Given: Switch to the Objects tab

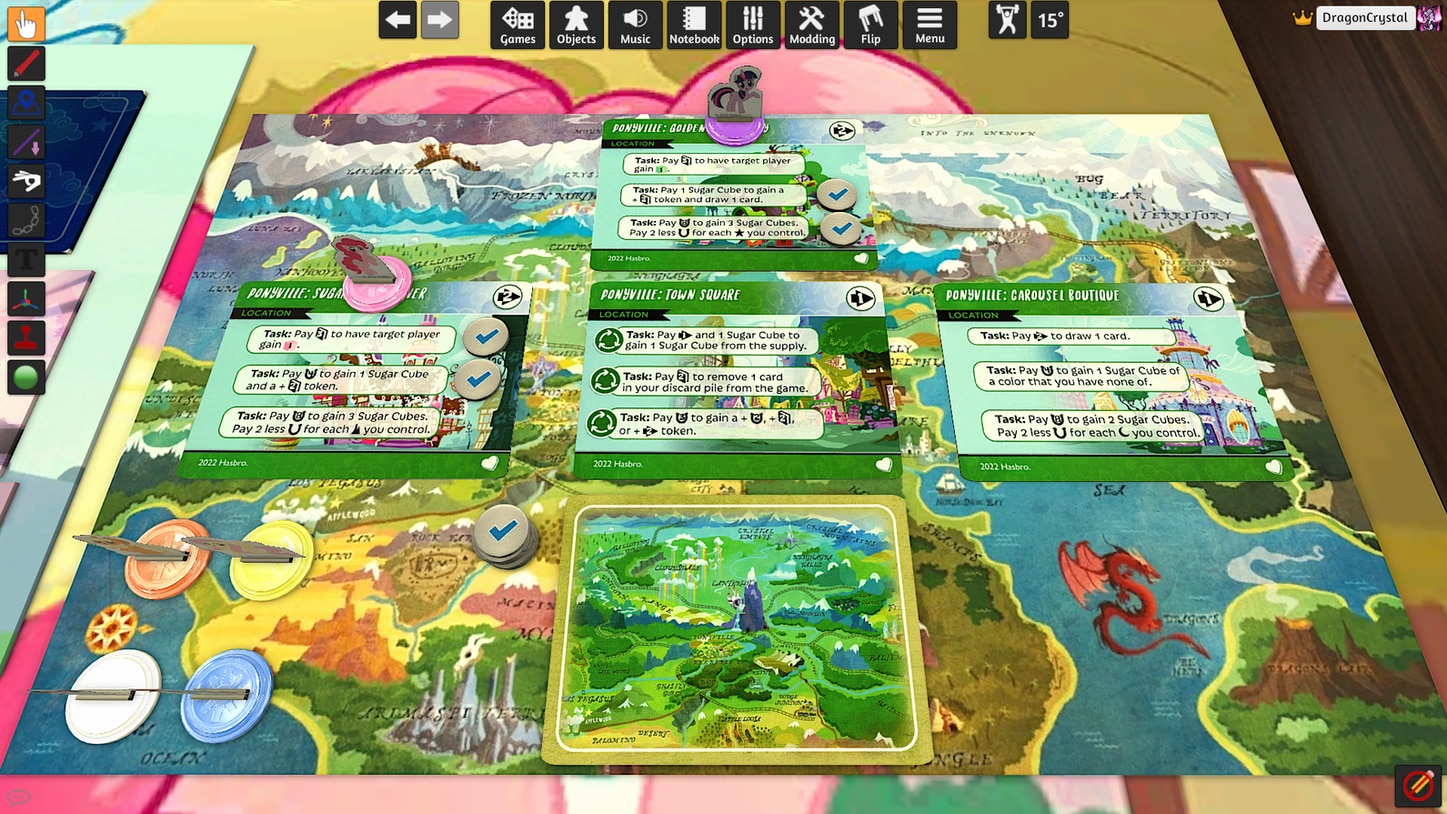Looking at the screenshot, I should click(576, 24).
